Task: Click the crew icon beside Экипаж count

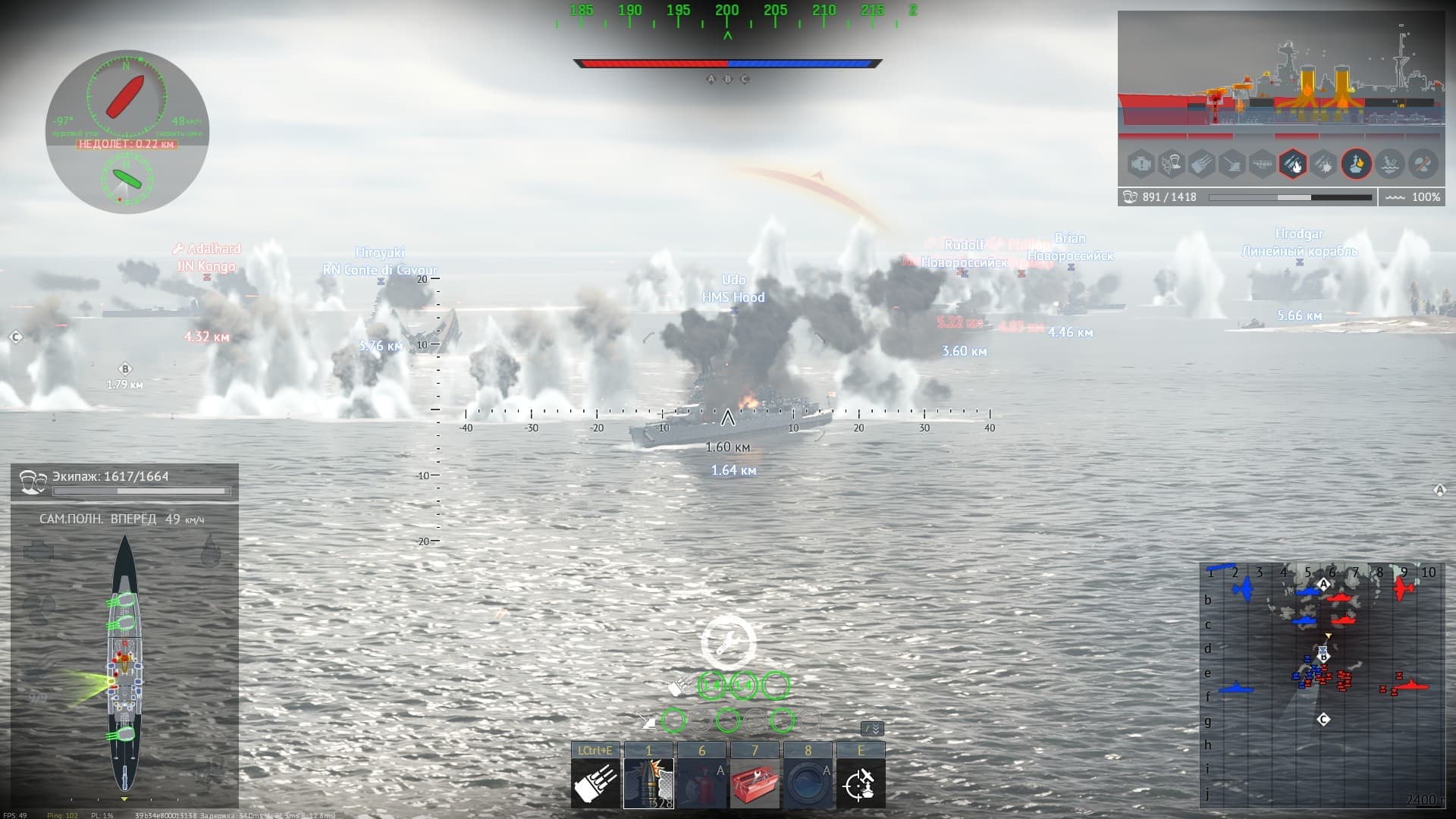Action: [x=33, y=482]
